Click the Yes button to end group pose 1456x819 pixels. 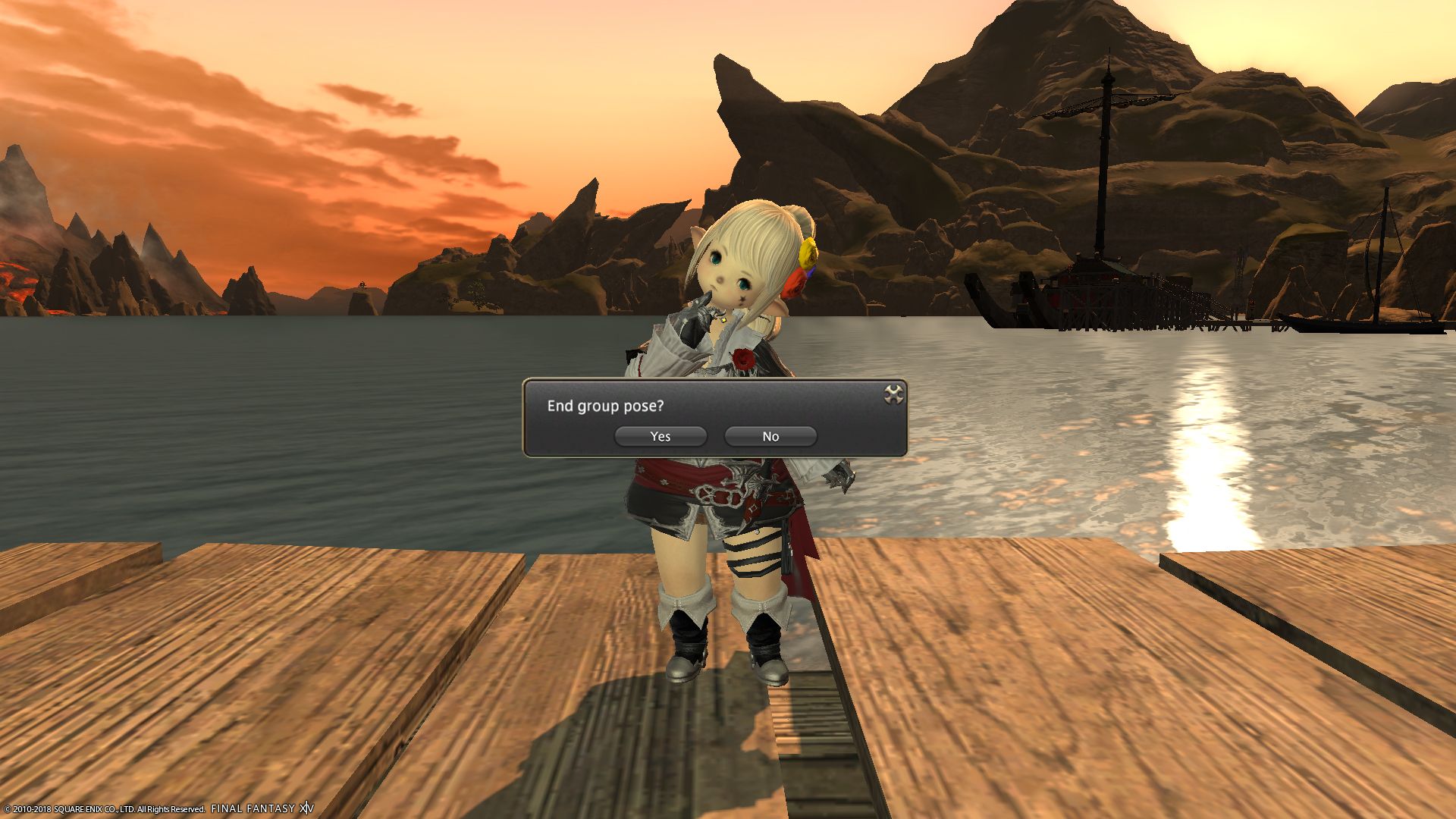pyautogui.click(x=660, y=436)
